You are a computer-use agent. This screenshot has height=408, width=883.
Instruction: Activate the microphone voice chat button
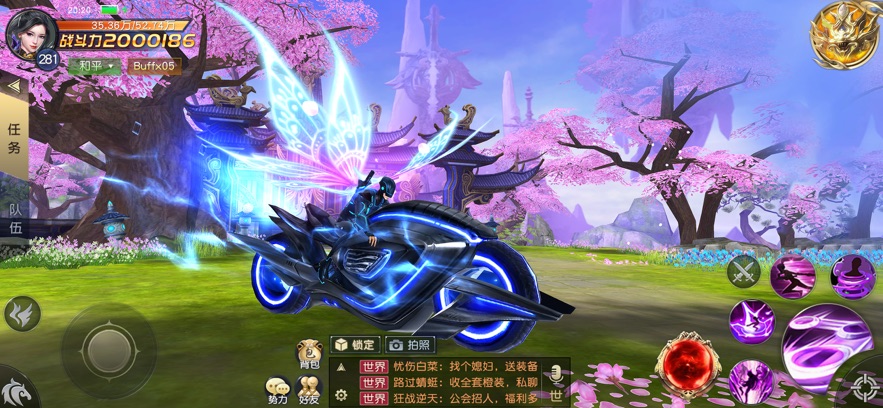556,375
